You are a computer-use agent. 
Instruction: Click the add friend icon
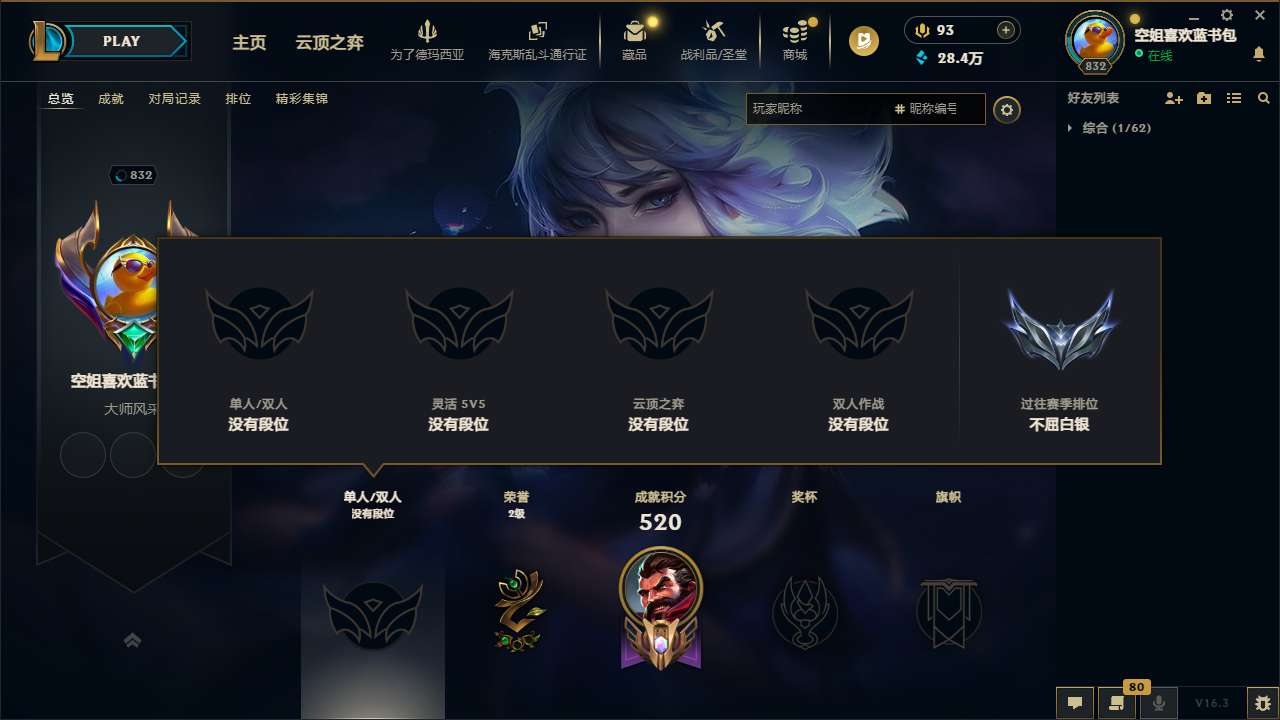click(1172, 98)
